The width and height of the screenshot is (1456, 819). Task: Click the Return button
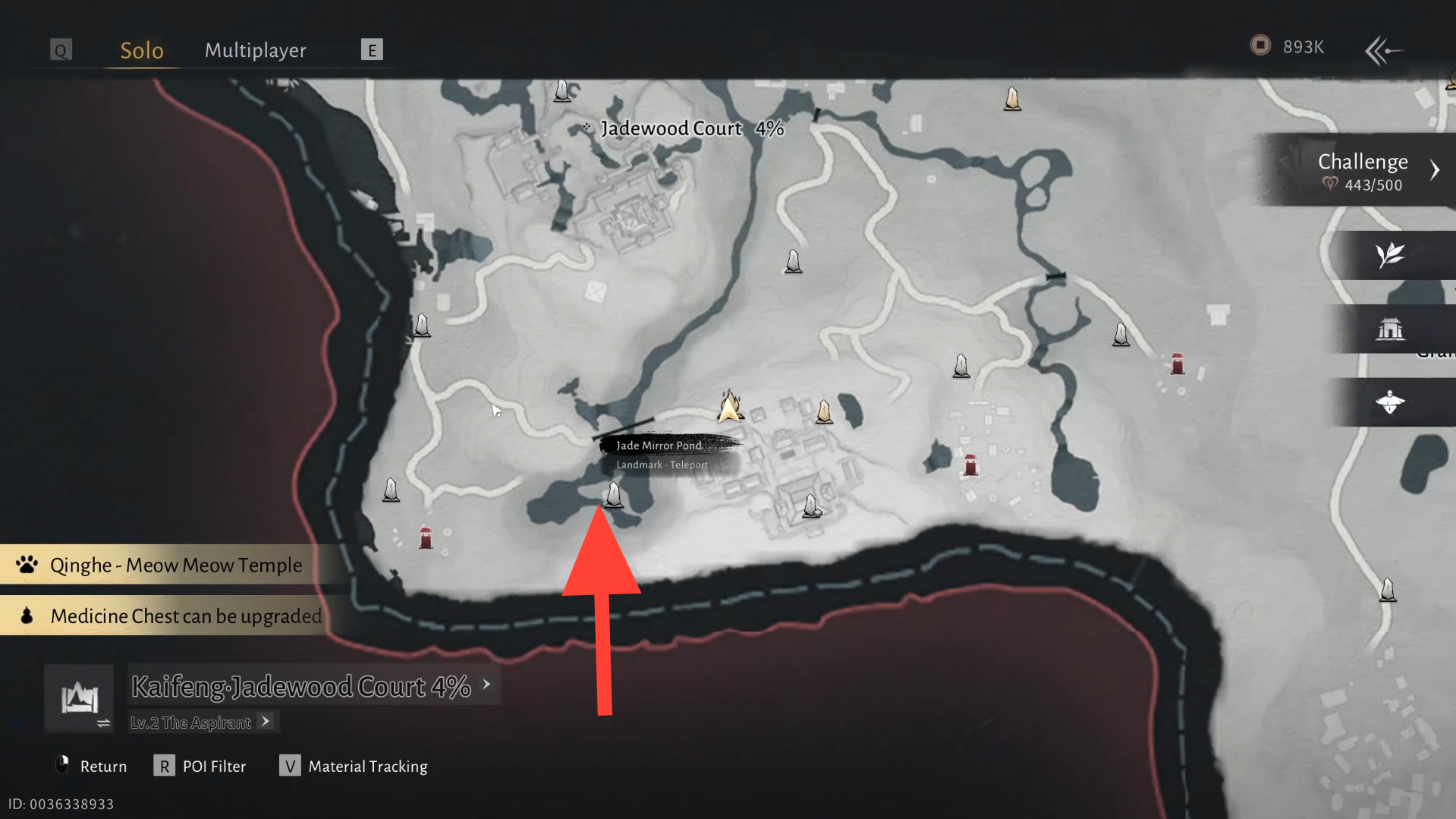point(91,766)
